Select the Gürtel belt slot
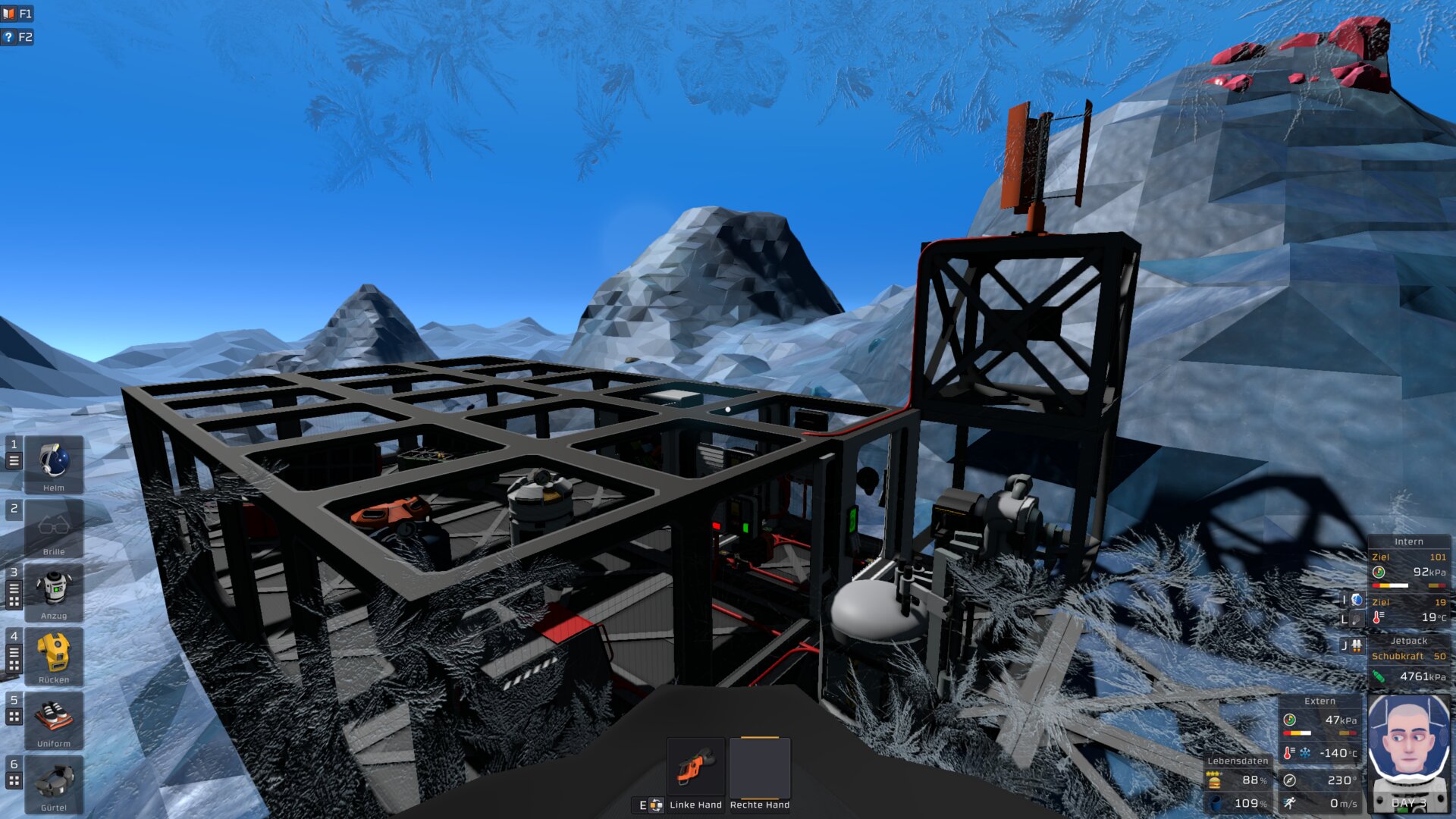Screen dimensions: 1456x819 click(55, 775)
